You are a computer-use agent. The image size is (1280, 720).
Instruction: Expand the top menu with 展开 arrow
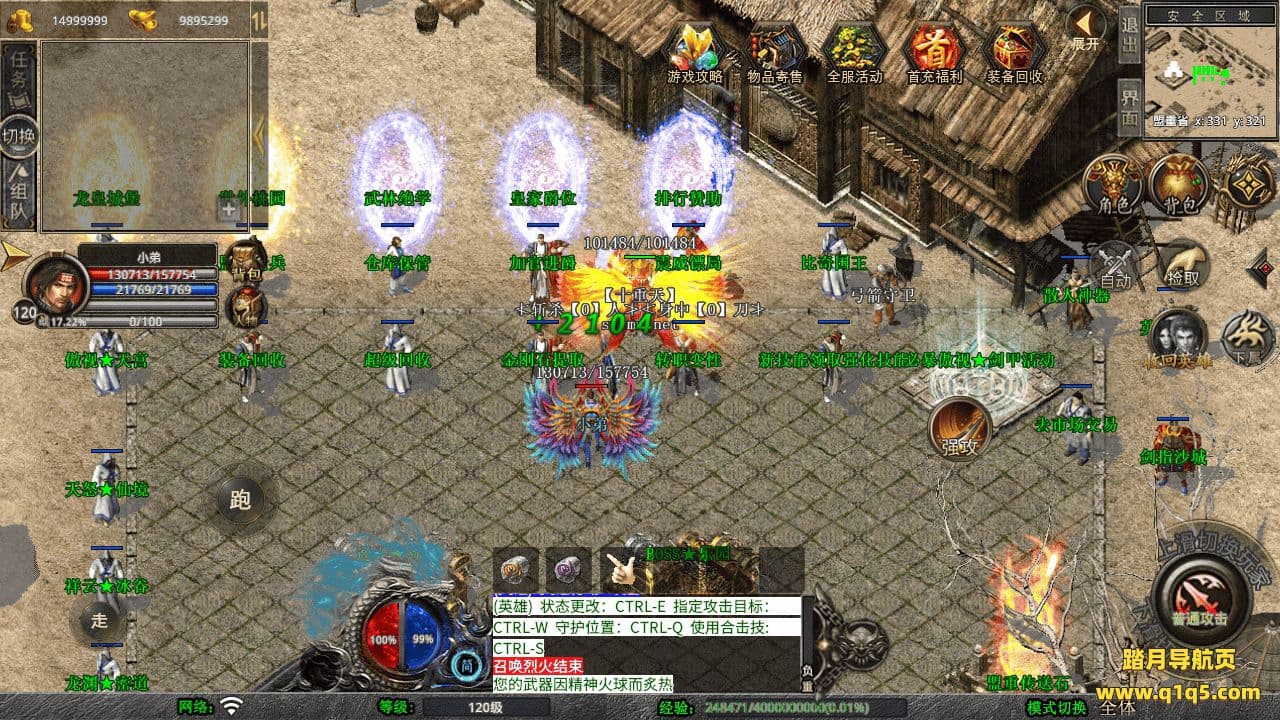pos(1085,26)
